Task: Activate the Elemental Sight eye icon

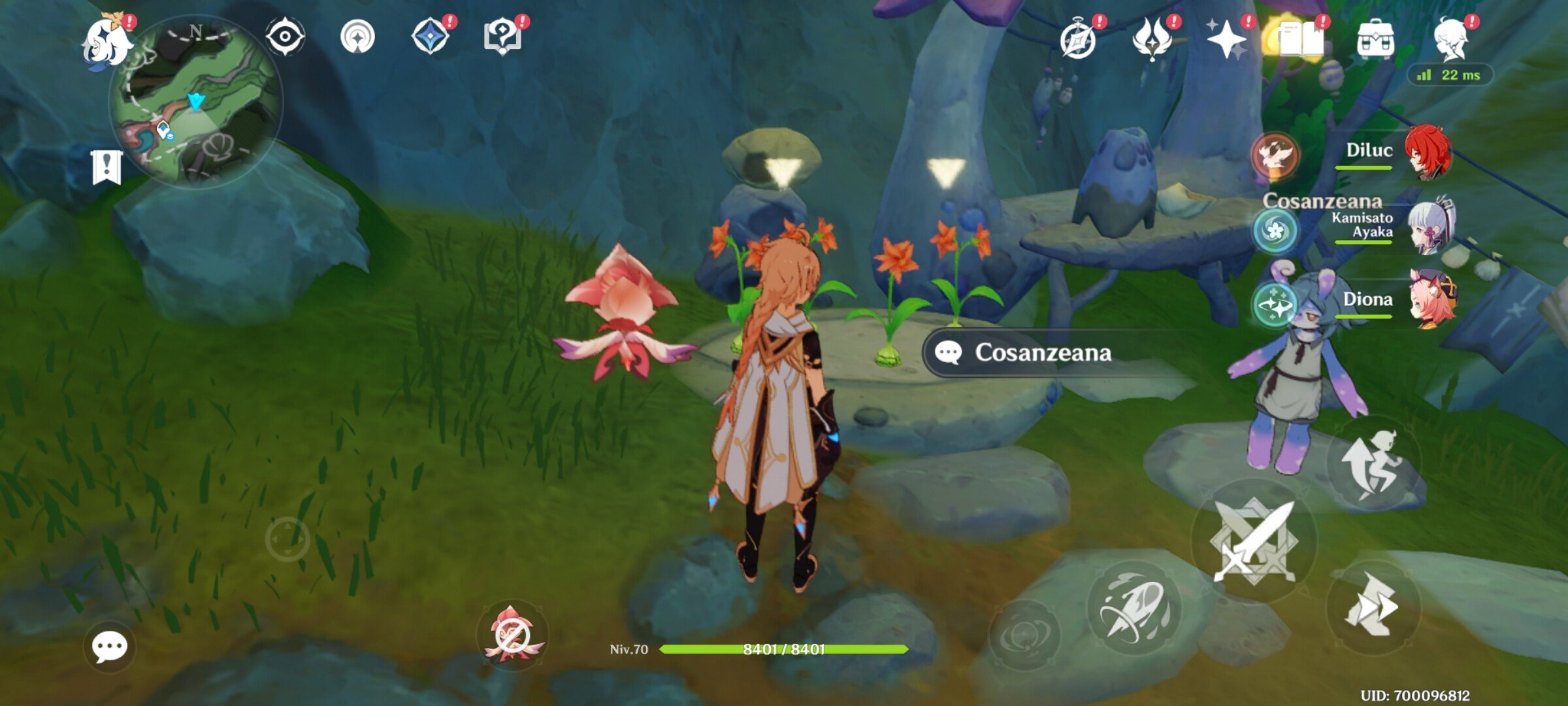Action: [x=286, y=36]
